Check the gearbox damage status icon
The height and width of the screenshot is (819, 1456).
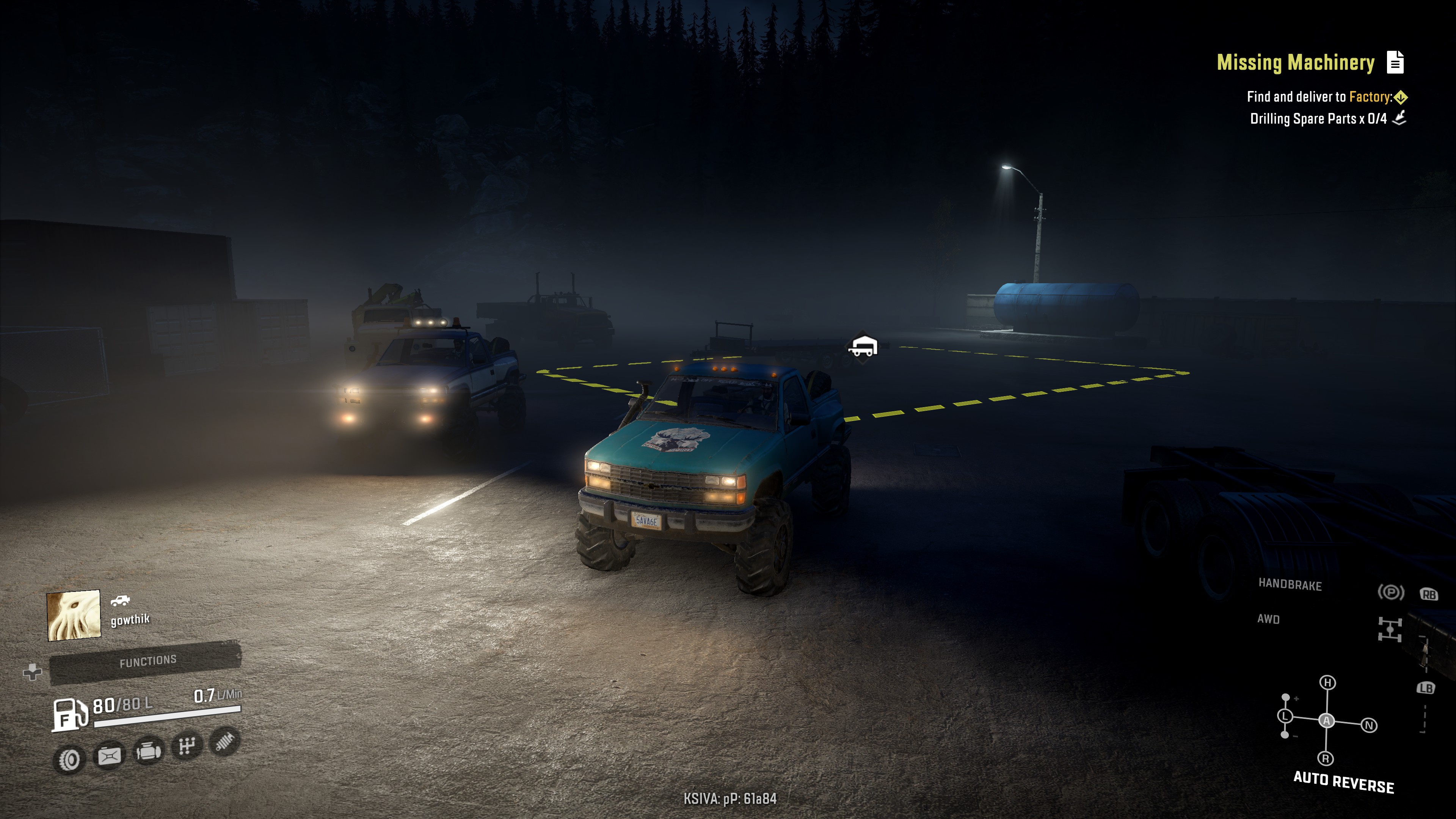[x=187, y=746]
